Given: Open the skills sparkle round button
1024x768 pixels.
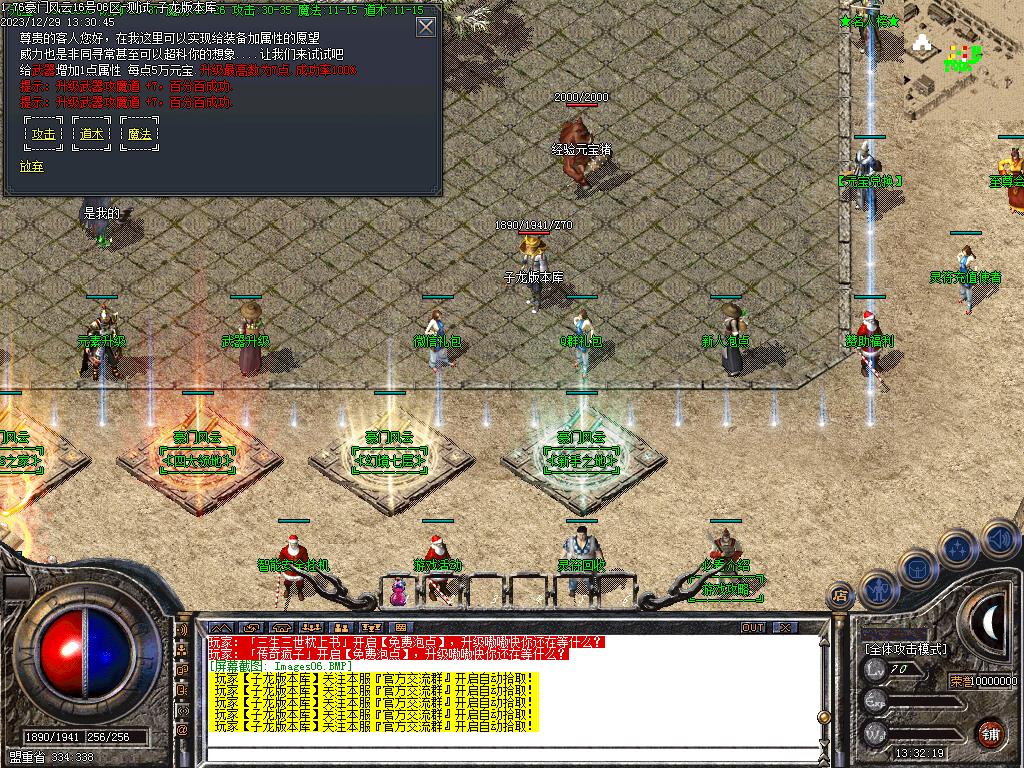Looking at the screenshot, I should pyautogui.click(x=957, y=549).
